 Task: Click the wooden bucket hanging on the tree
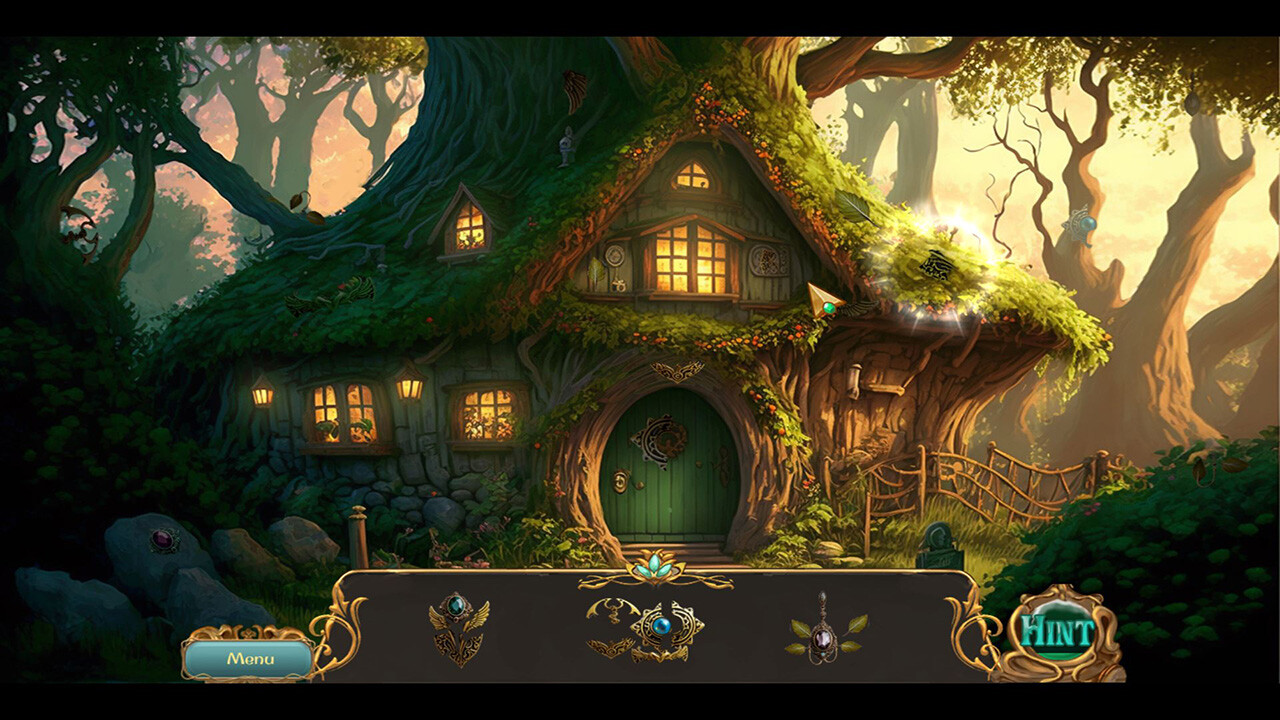[855, 383]
